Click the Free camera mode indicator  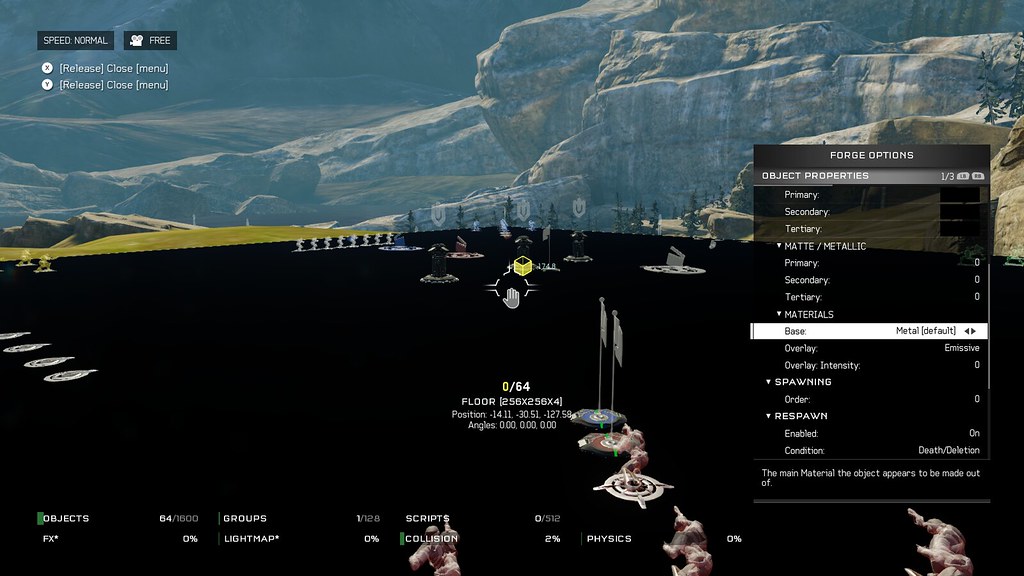[x=150, y=41]
